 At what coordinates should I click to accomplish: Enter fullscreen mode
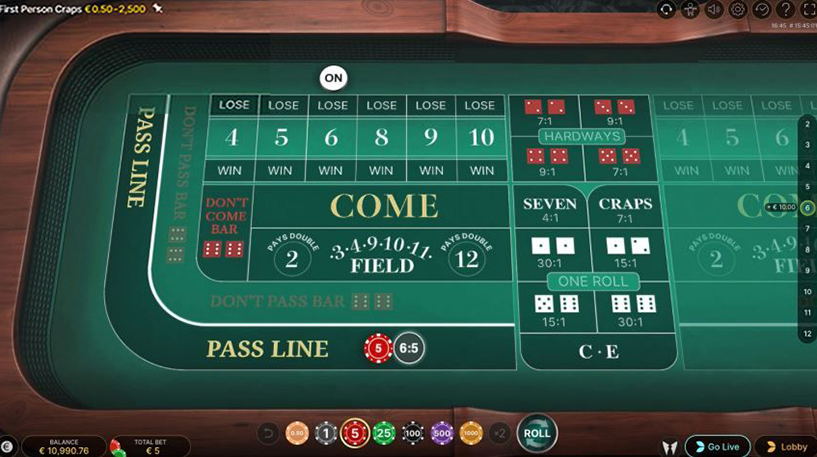[808, 9]
